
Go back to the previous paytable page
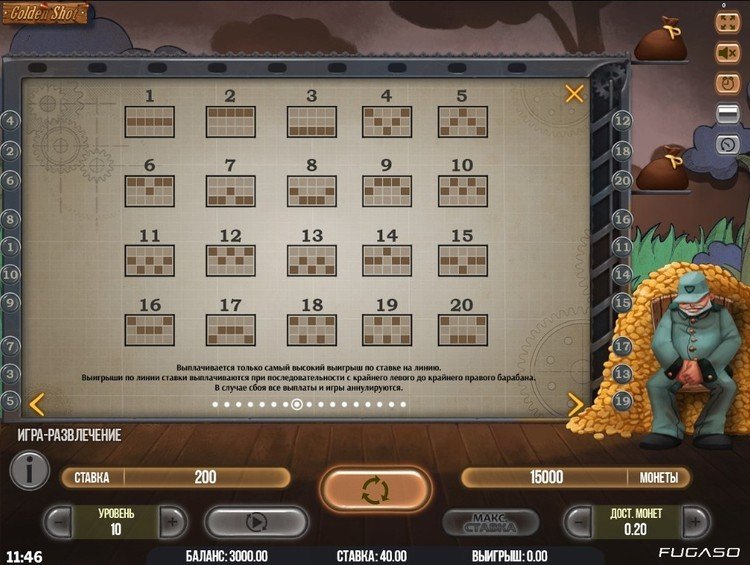(x=36, y=404)
